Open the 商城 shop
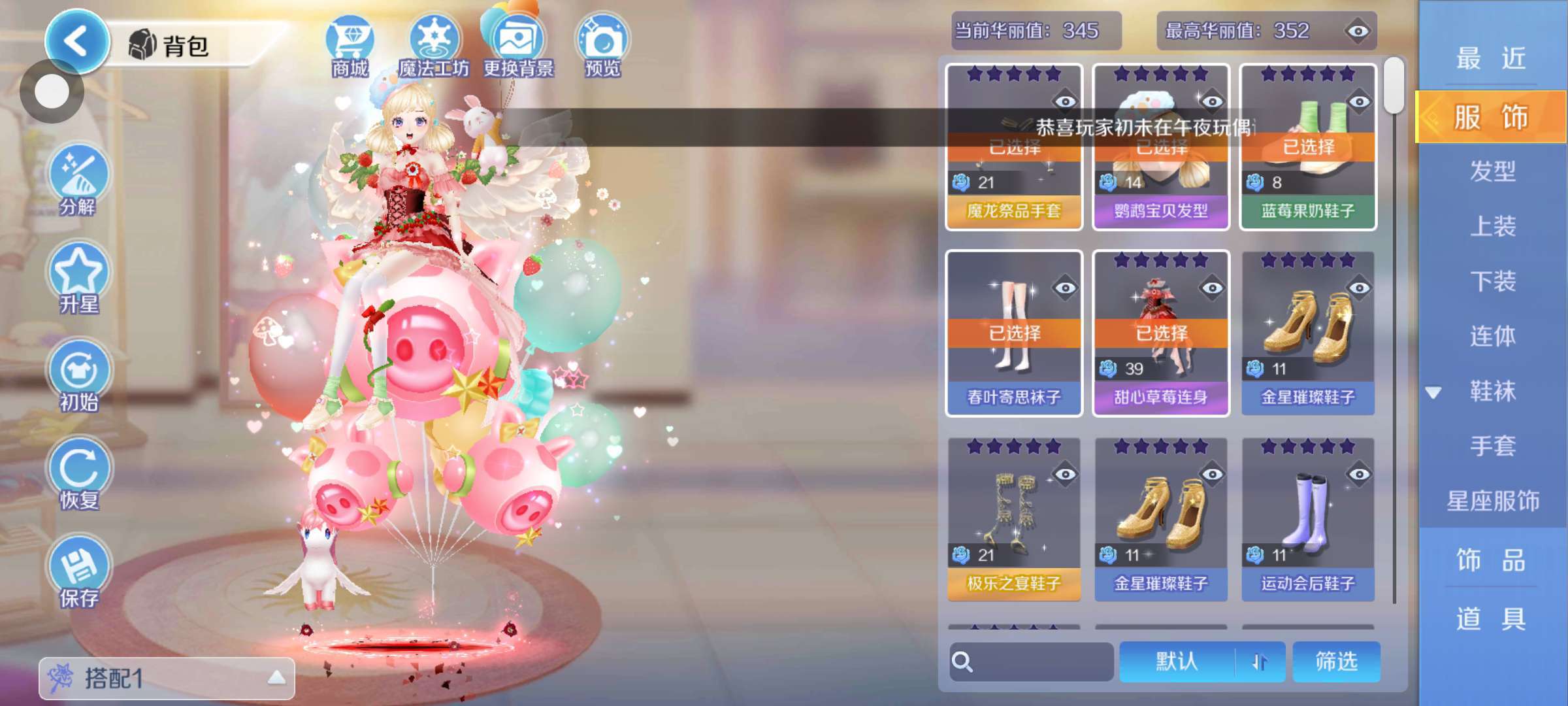 pos(350,46)
